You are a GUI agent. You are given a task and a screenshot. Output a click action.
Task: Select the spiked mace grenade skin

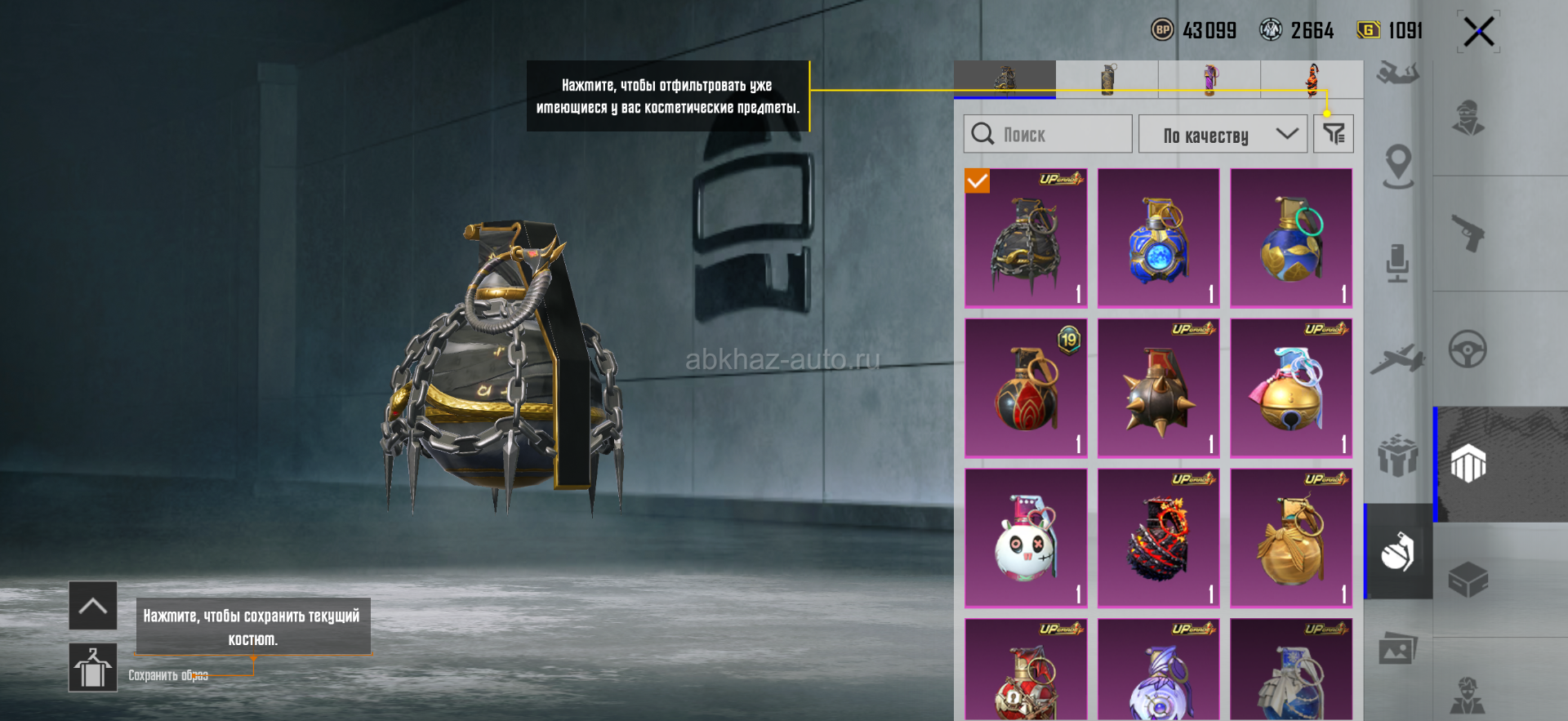(x=1158, y=388)
